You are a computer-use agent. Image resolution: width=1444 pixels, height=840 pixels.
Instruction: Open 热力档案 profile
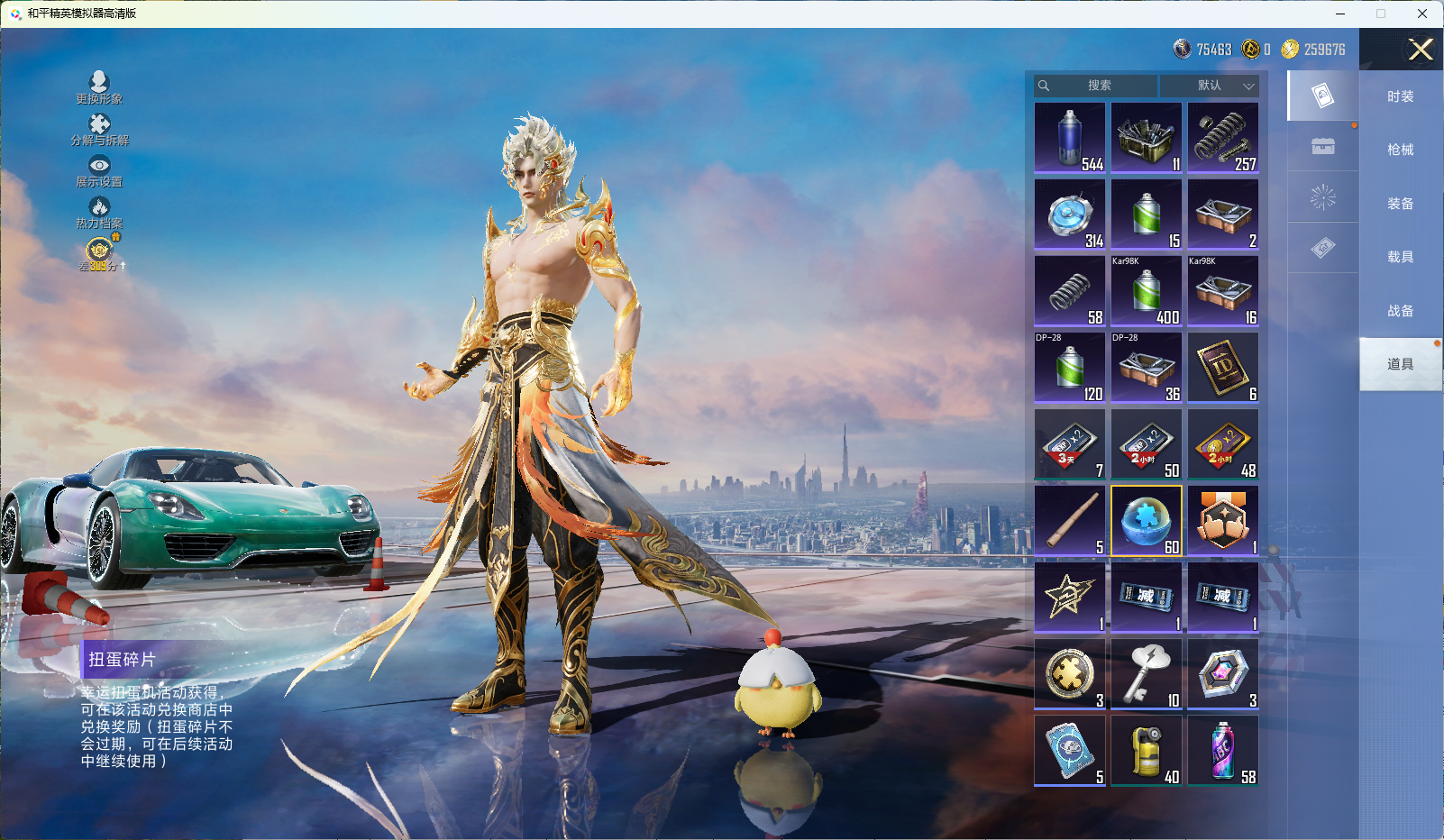click(99, 212)
